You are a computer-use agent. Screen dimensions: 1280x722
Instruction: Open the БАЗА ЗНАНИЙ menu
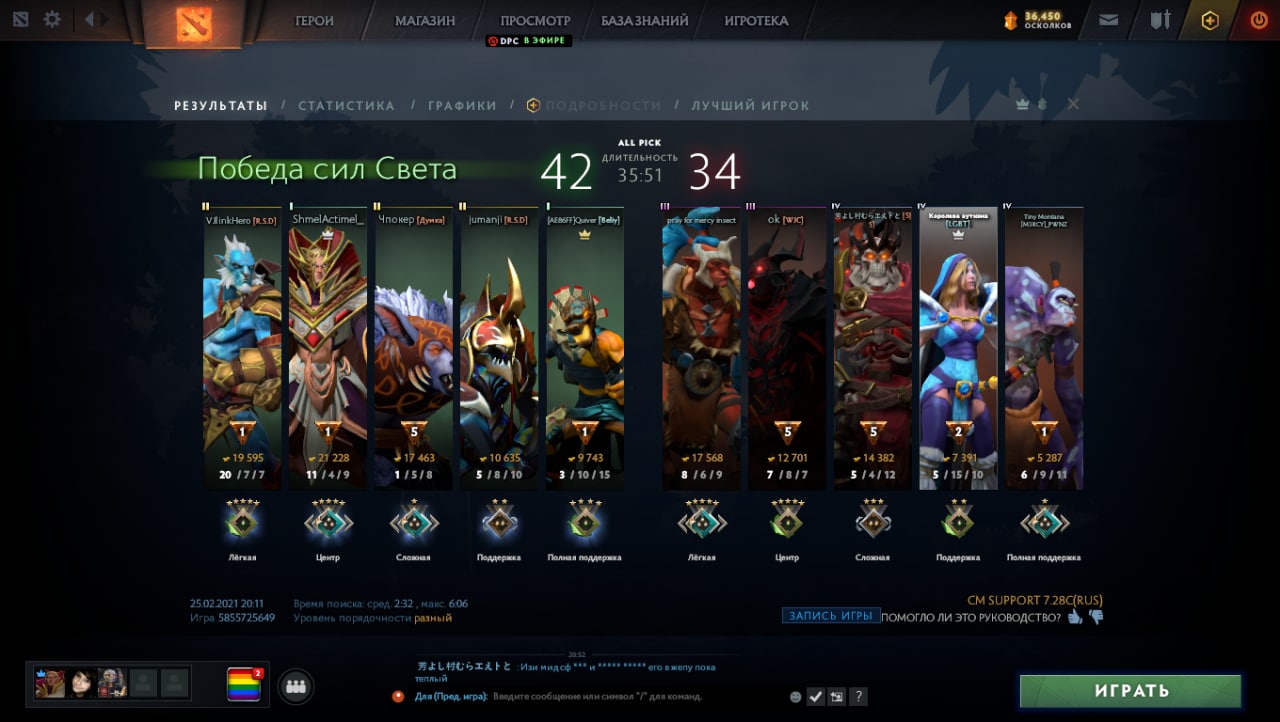644,20
